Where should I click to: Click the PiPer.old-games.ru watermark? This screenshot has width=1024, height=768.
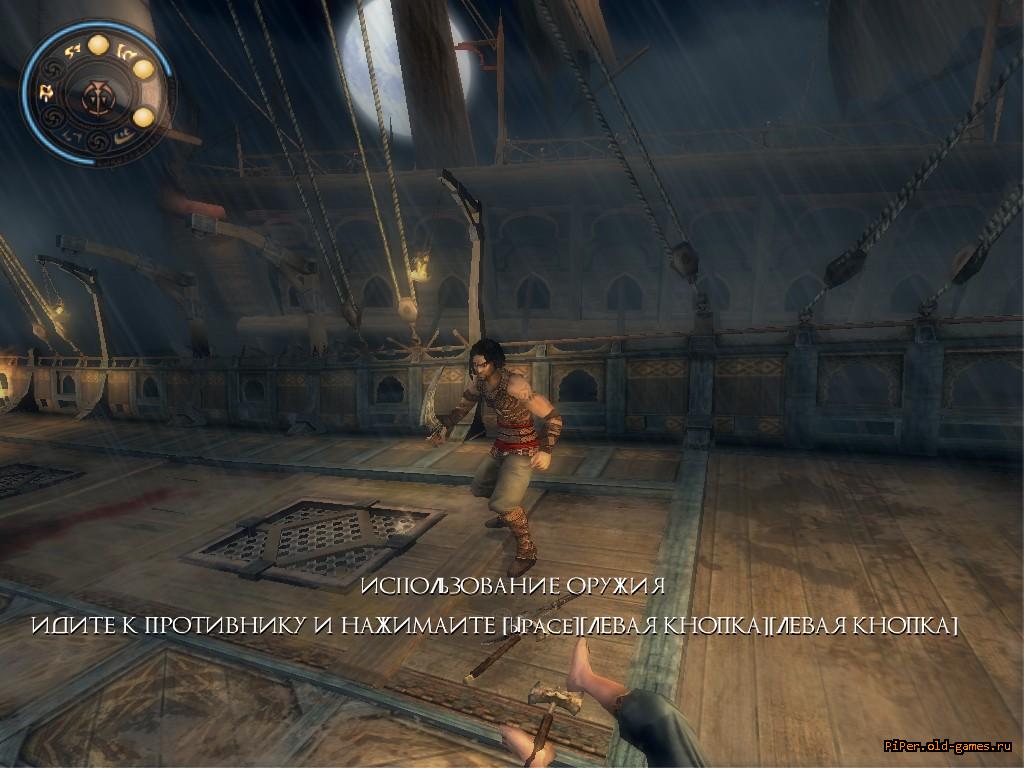coord(949,745)
